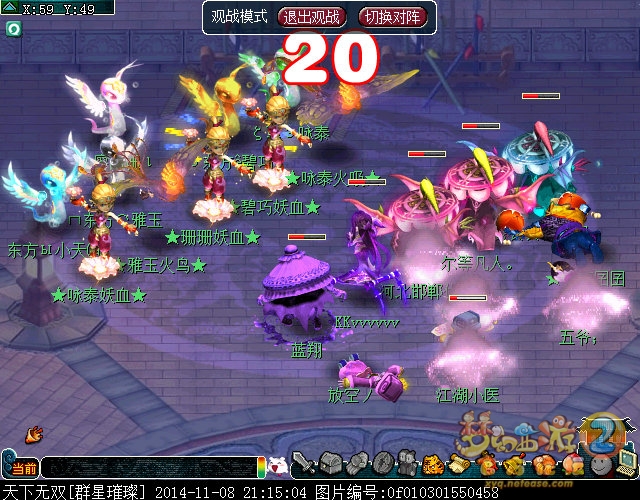Open the scroll quest icon
This screenshot has height=500, width=640.
[457, 464]
